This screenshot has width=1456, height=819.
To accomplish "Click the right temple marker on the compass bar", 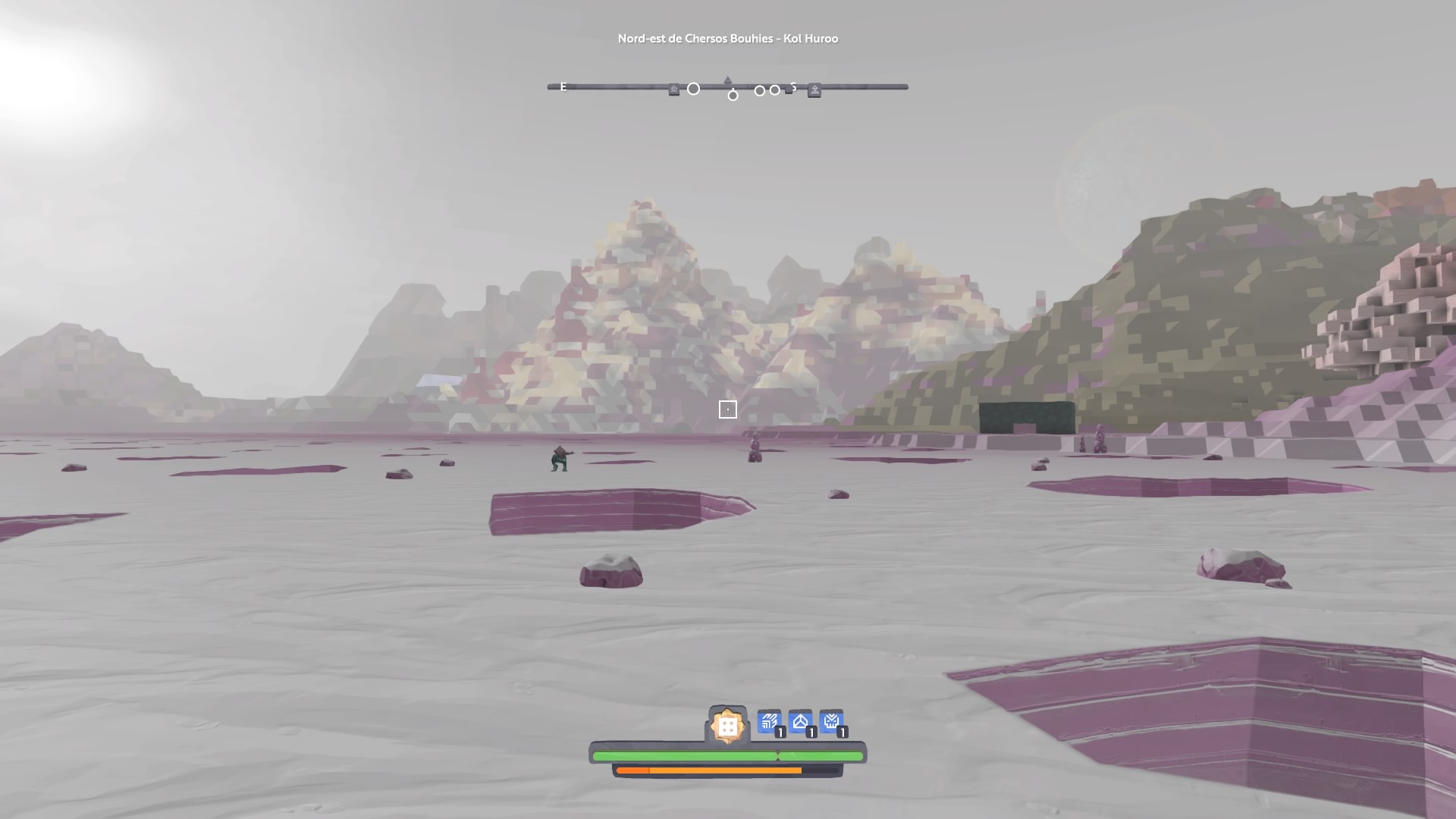I will (815, 89).
